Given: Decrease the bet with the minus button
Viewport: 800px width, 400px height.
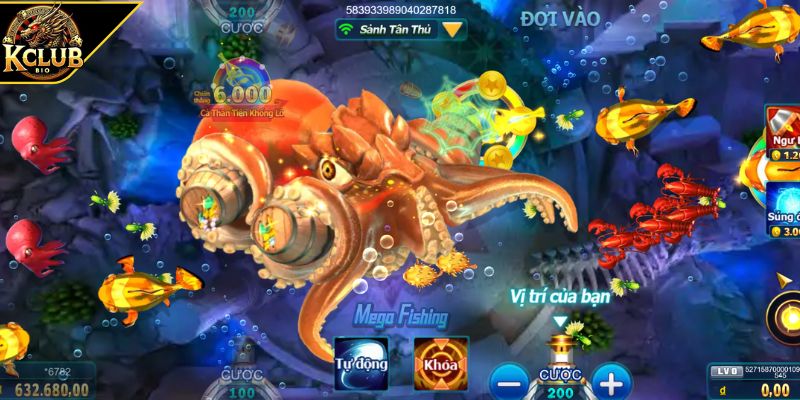Looking at the screenshot, I should tap(509, 381).
